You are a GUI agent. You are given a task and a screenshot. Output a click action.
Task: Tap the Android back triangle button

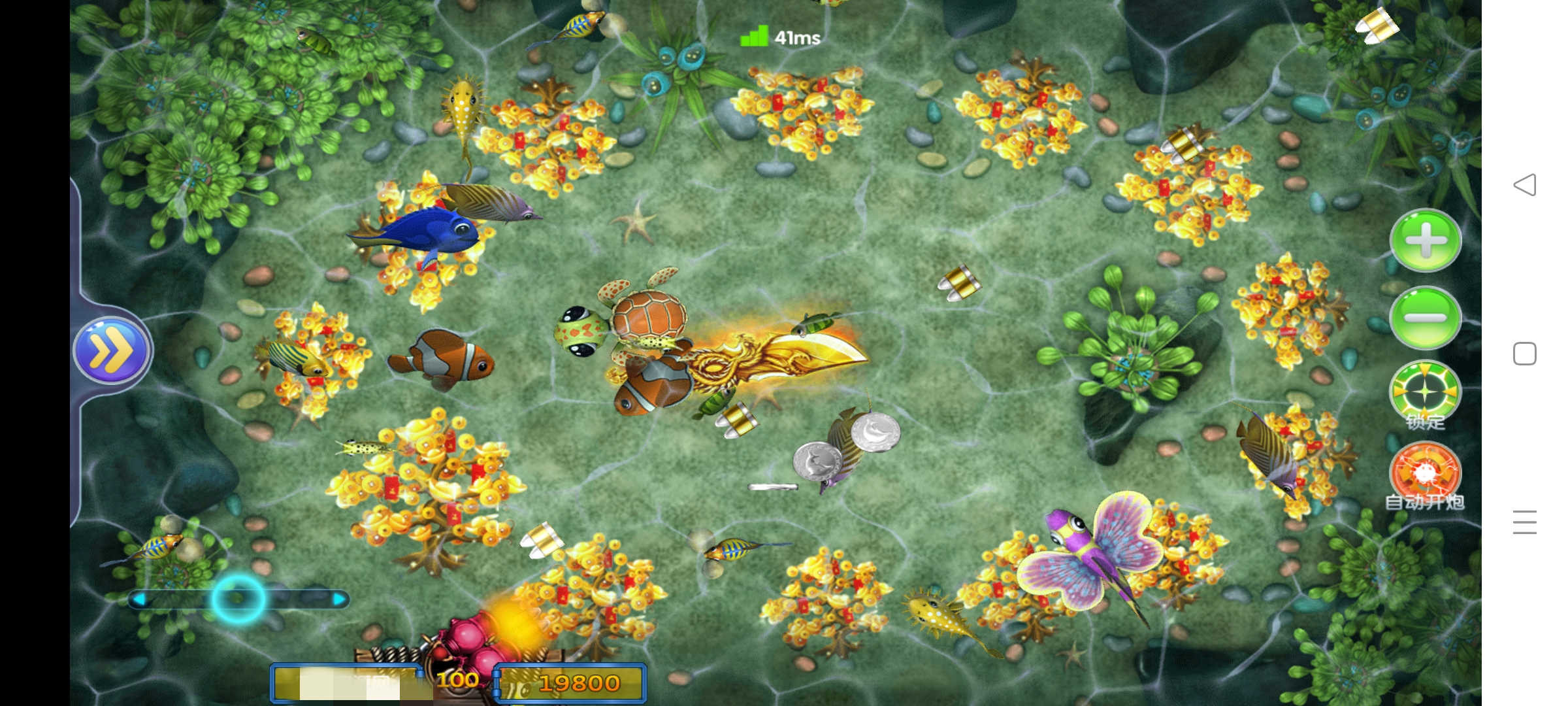[1524, 185]
